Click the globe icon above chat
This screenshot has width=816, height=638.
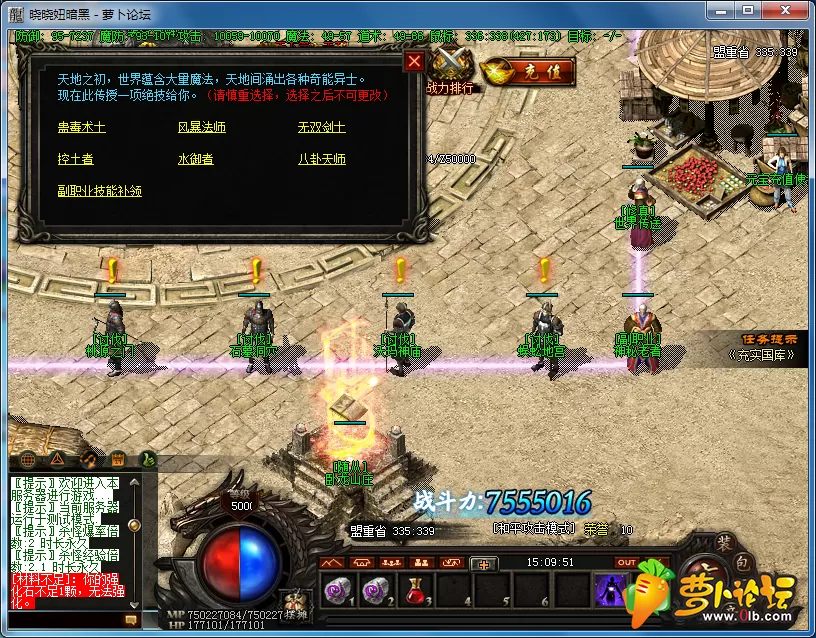27,459
